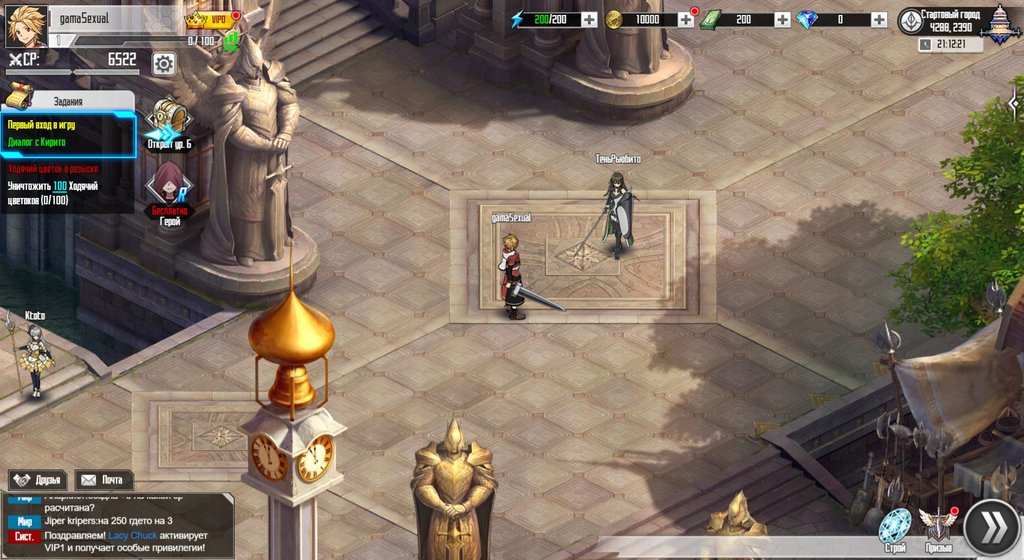Screen dimensions: 1024x560
Task: Claim the Бесплатно Герой free hero icon
Action: click(170, 190)
